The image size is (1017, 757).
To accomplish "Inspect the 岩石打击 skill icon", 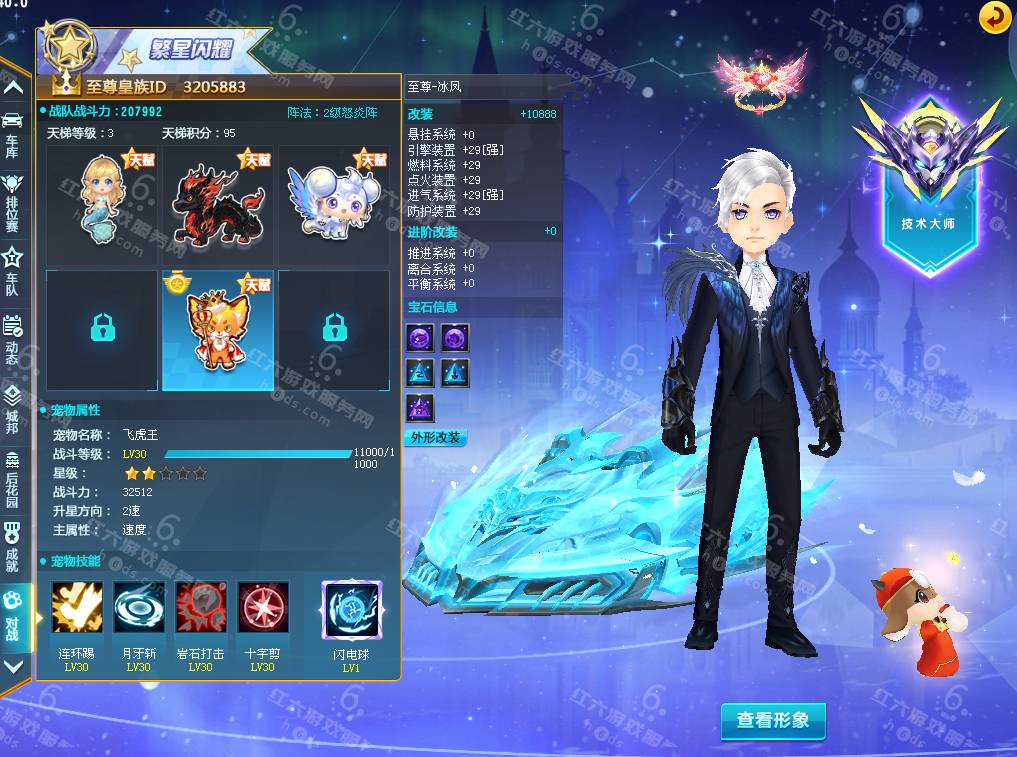I will [x=201, y=608].
